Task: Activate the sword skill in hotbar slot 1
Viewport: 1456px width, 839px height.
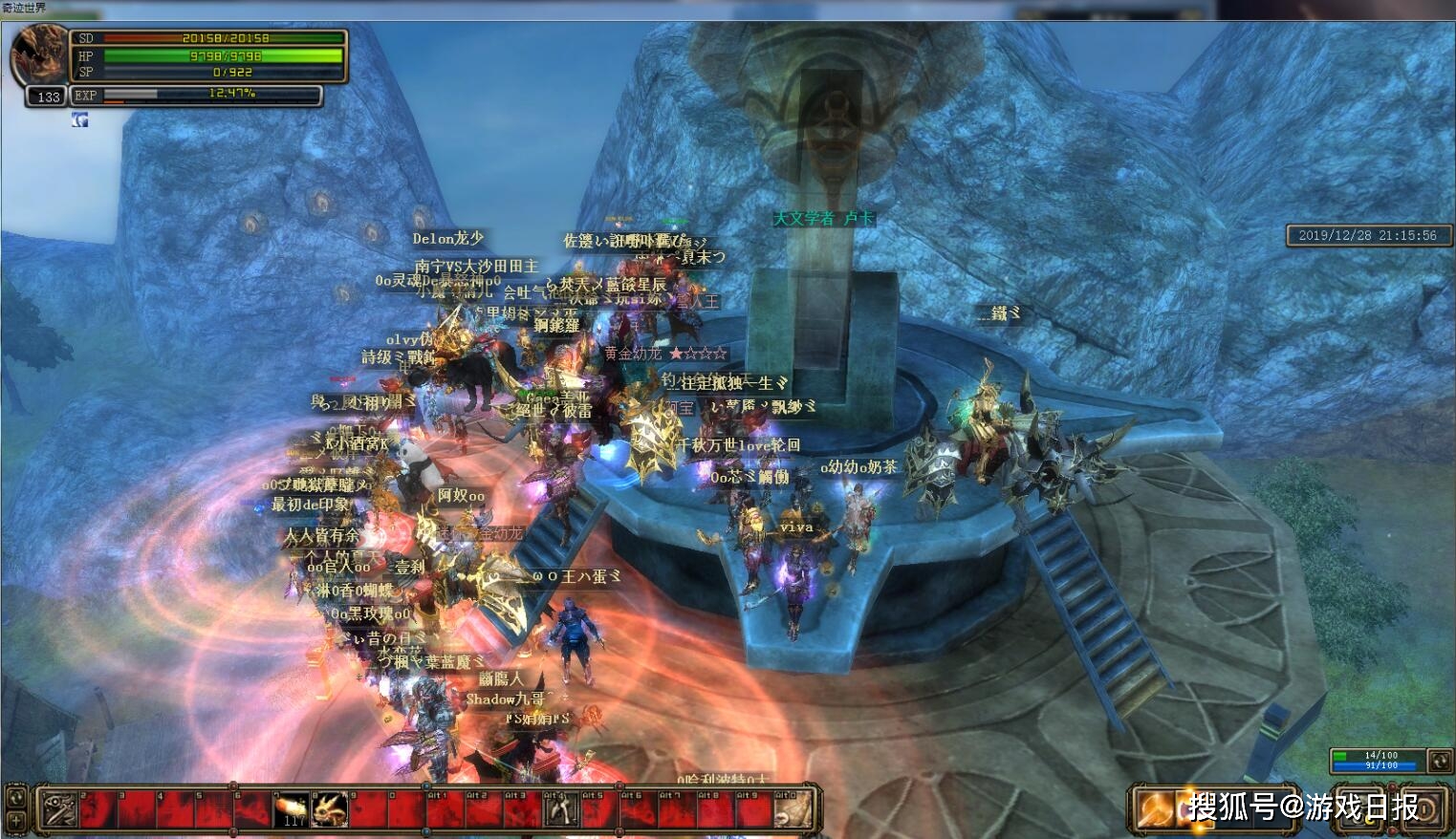Action: pyautogui.click(x=59, y=810)
